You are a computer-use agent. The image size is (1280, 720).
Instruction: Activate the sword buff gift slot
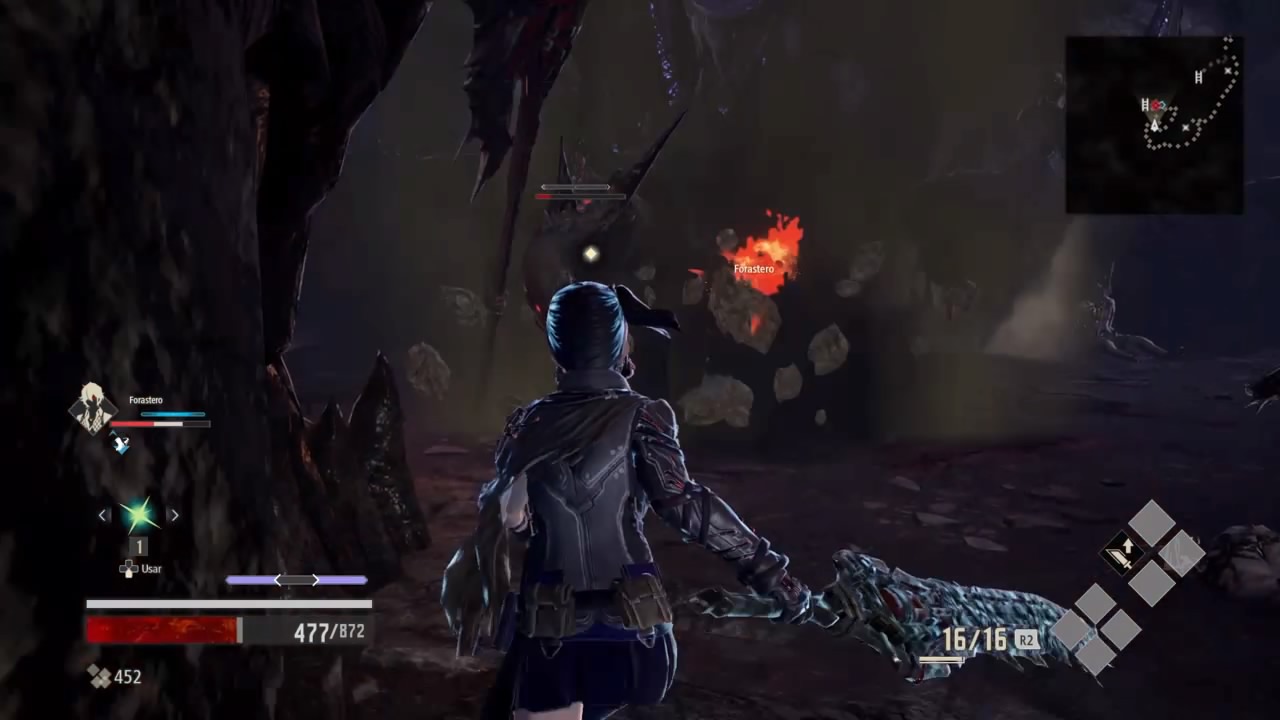pyautogui.click(x=1123, y=553)
